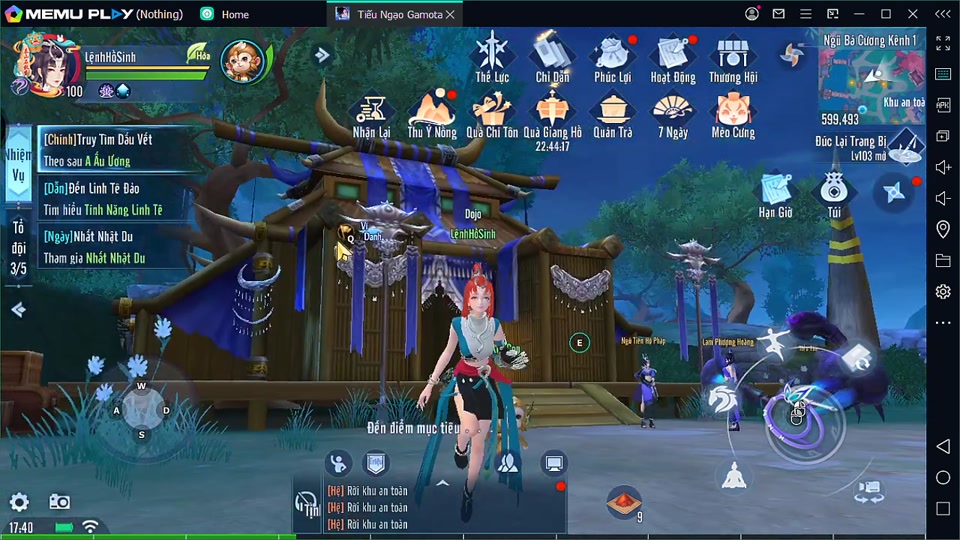The image size is (960, 540).
Task: Open the Quán Trà teahouse
Action: (x=611, y=113)
